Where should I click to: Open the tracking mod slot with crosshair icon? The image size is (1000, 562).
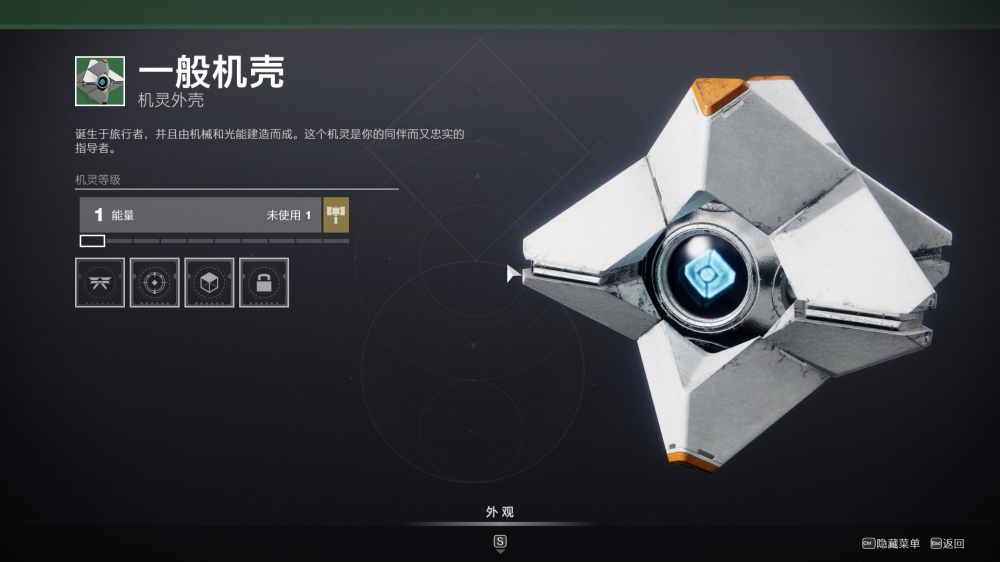click(x=154, y=283)
